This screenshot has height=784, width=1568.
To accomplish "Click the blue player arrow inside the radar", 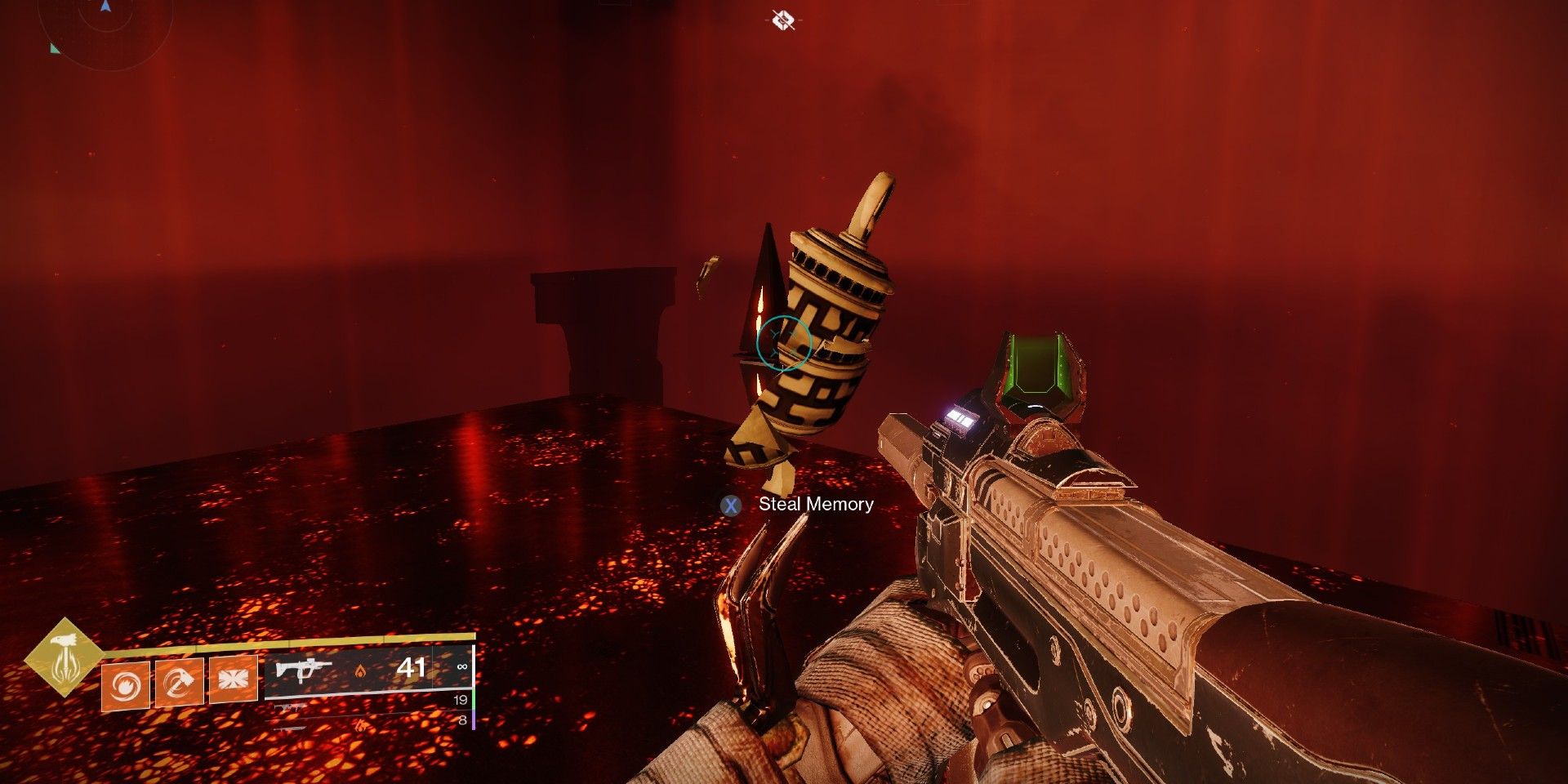I will coord(106,6).
